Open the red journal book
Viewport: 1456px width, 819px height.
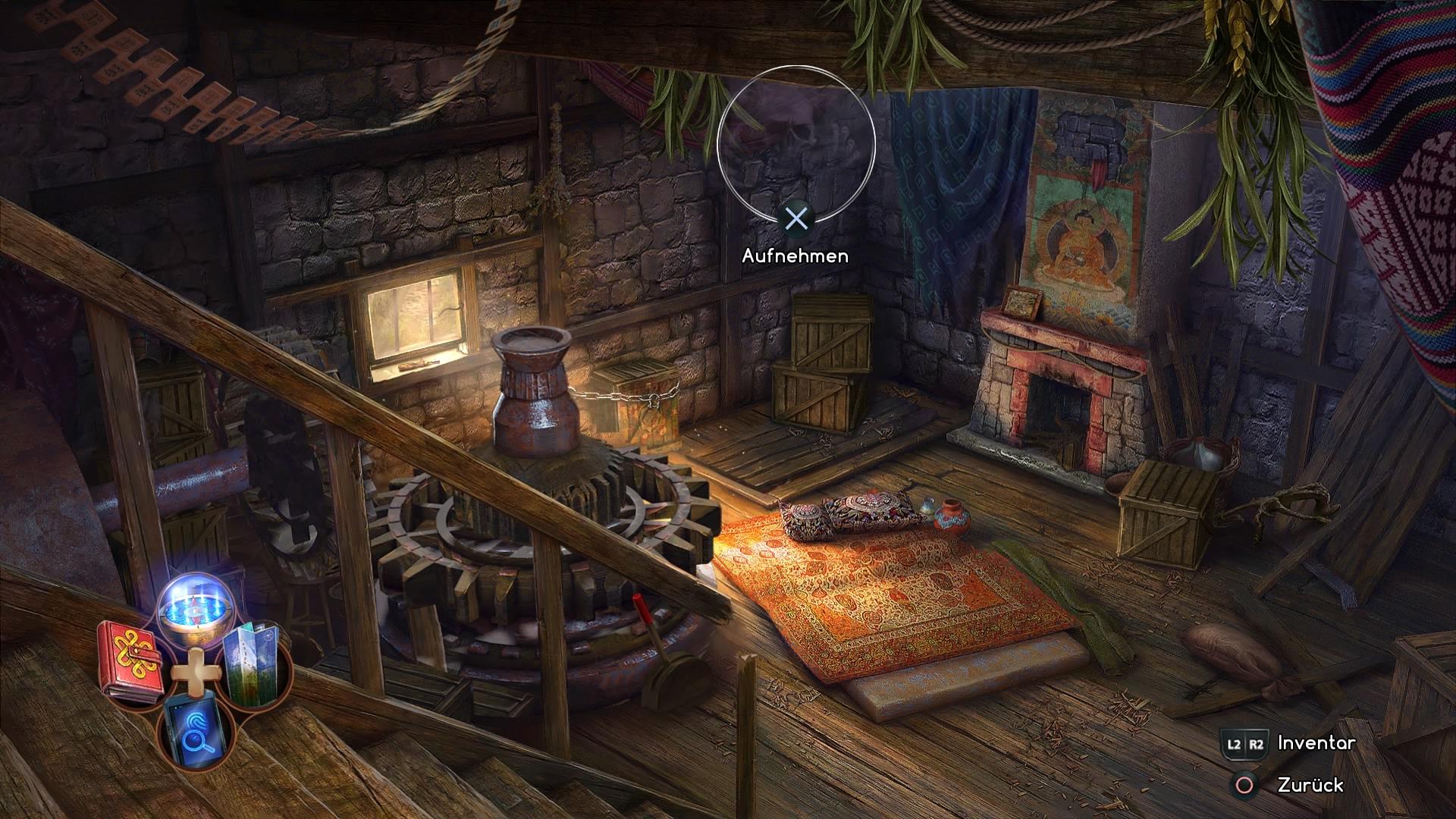point(131,661)
